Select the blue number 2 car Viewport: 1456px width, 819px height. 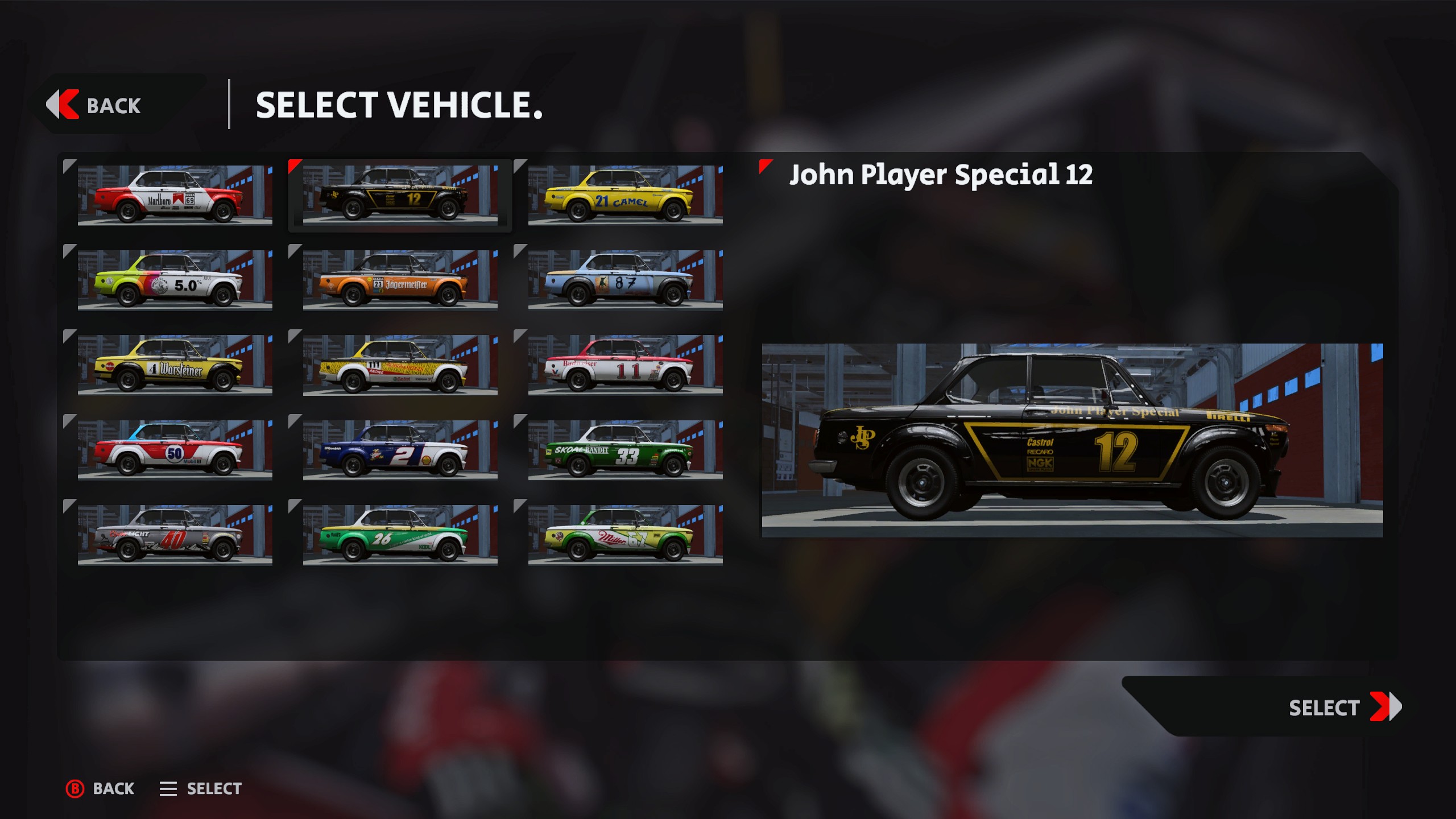(400, 450)
